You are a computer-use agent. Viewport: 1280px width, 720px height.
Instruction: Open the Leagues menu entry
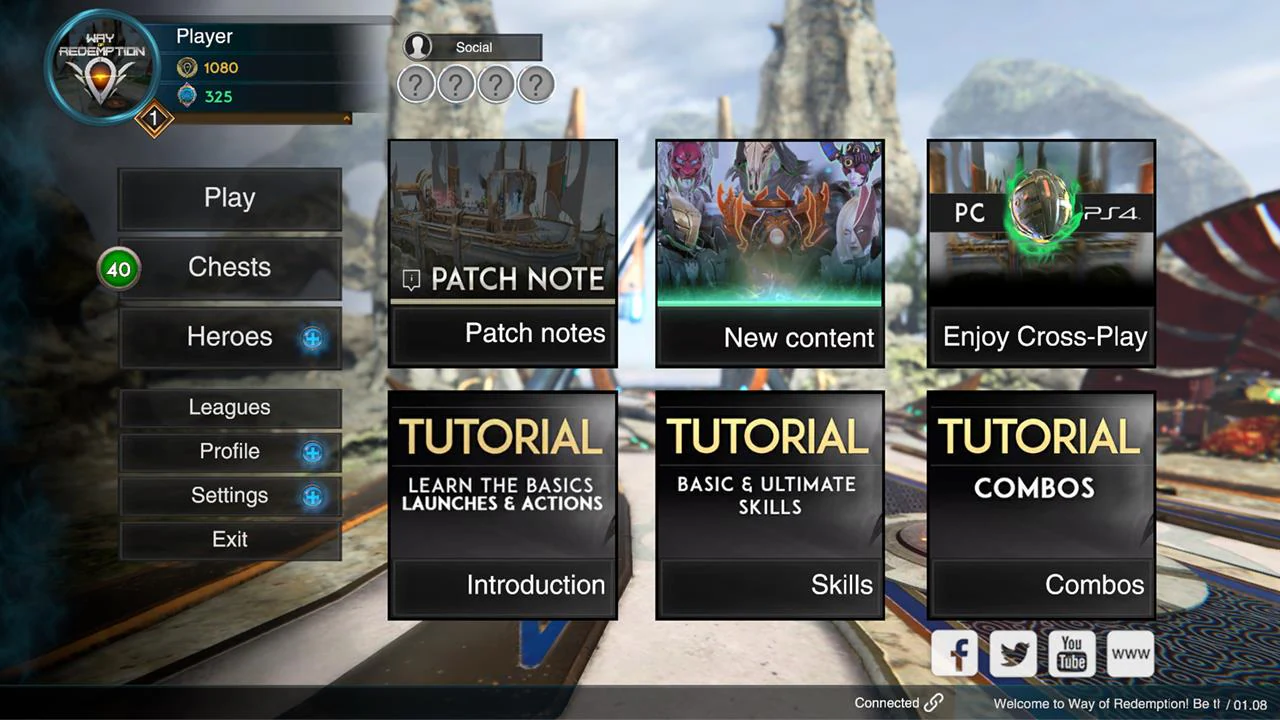coord(229,407)
